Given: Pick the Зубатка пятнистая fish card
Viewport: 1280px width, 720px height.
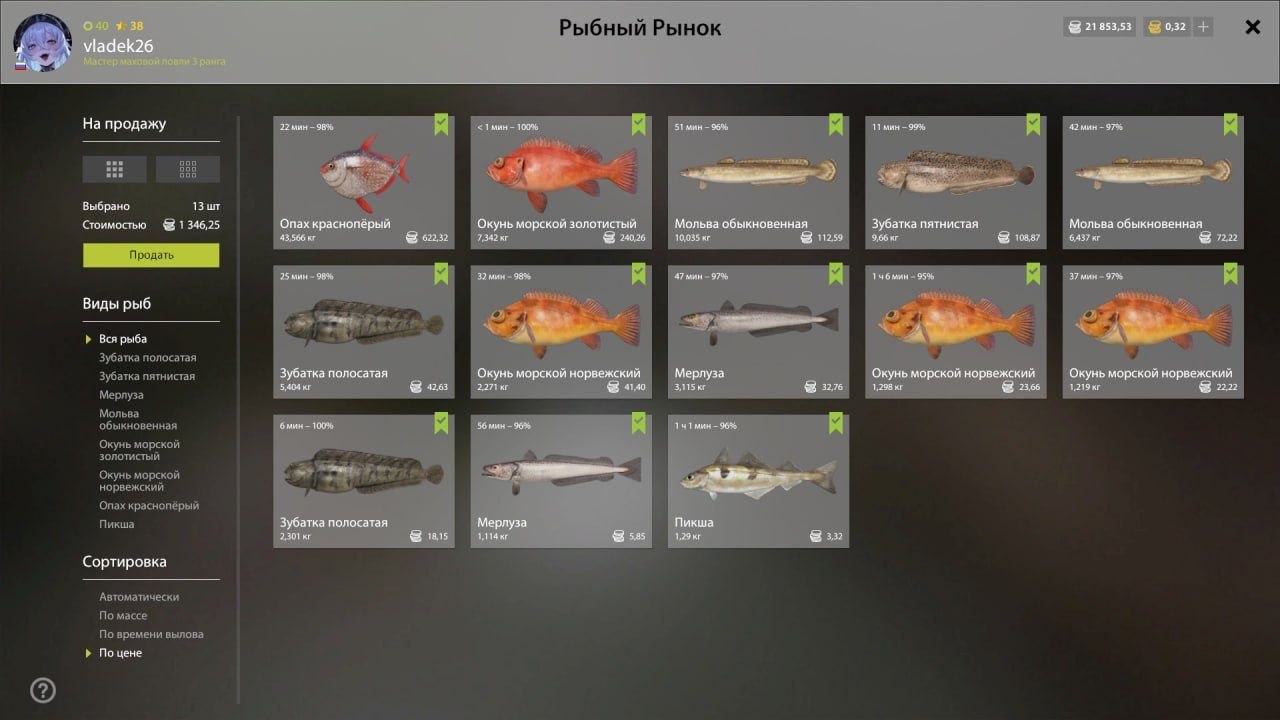Looking at the screenshot, I should (955, 180).
